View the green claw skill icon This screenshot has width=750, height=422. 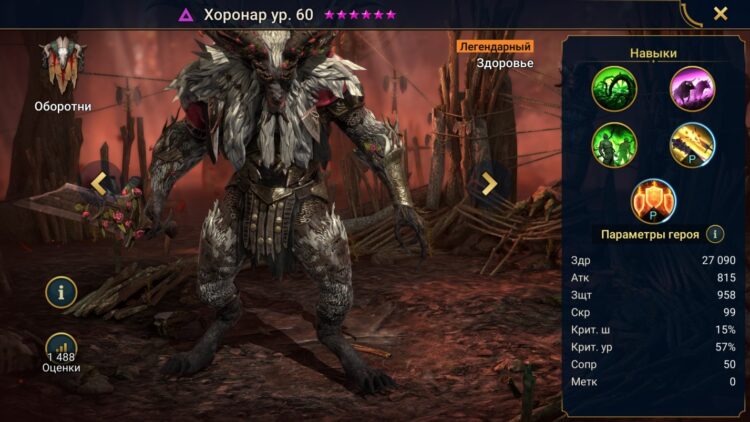tap(614, 89)
